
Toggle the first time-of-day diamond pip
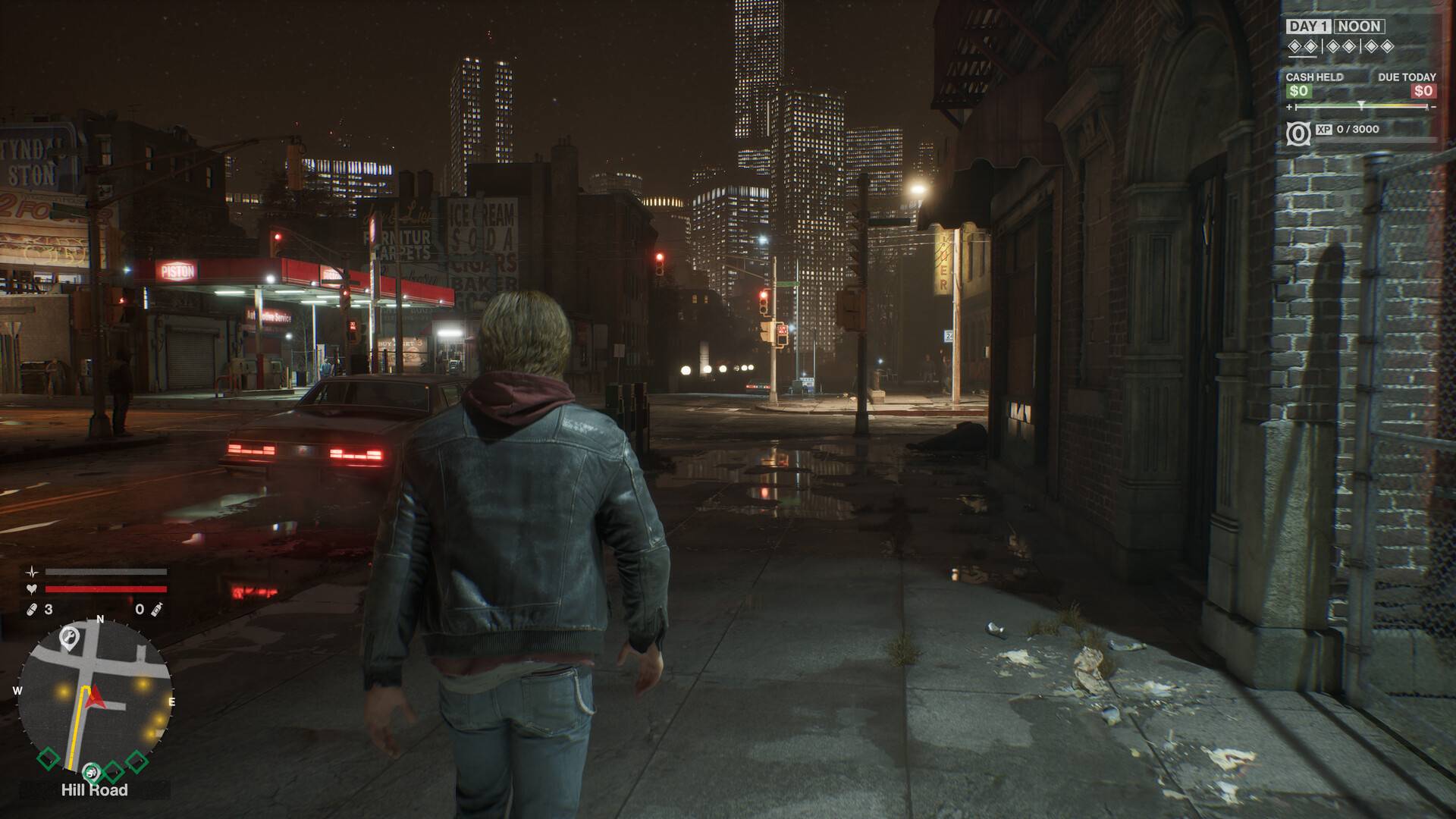1294,46
